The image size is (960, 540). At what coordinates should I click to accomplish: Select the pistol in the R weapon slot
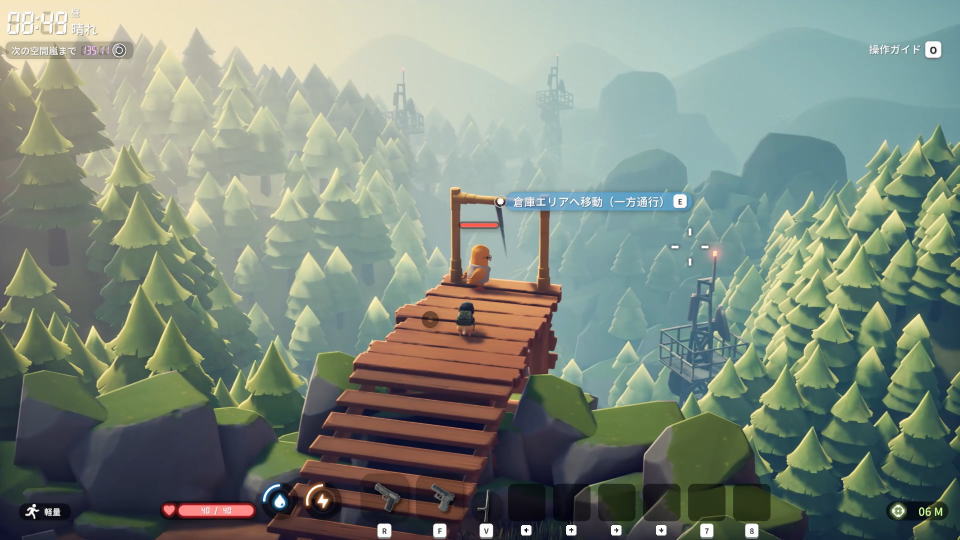(386, 497)
